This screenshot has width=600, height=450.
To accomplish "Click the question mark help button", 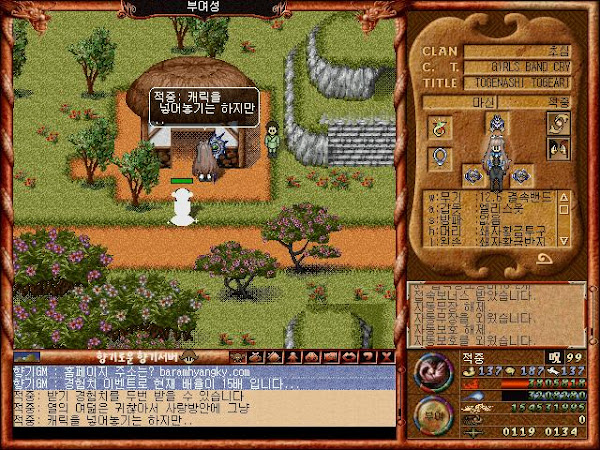I will click(x=370, y=356).
